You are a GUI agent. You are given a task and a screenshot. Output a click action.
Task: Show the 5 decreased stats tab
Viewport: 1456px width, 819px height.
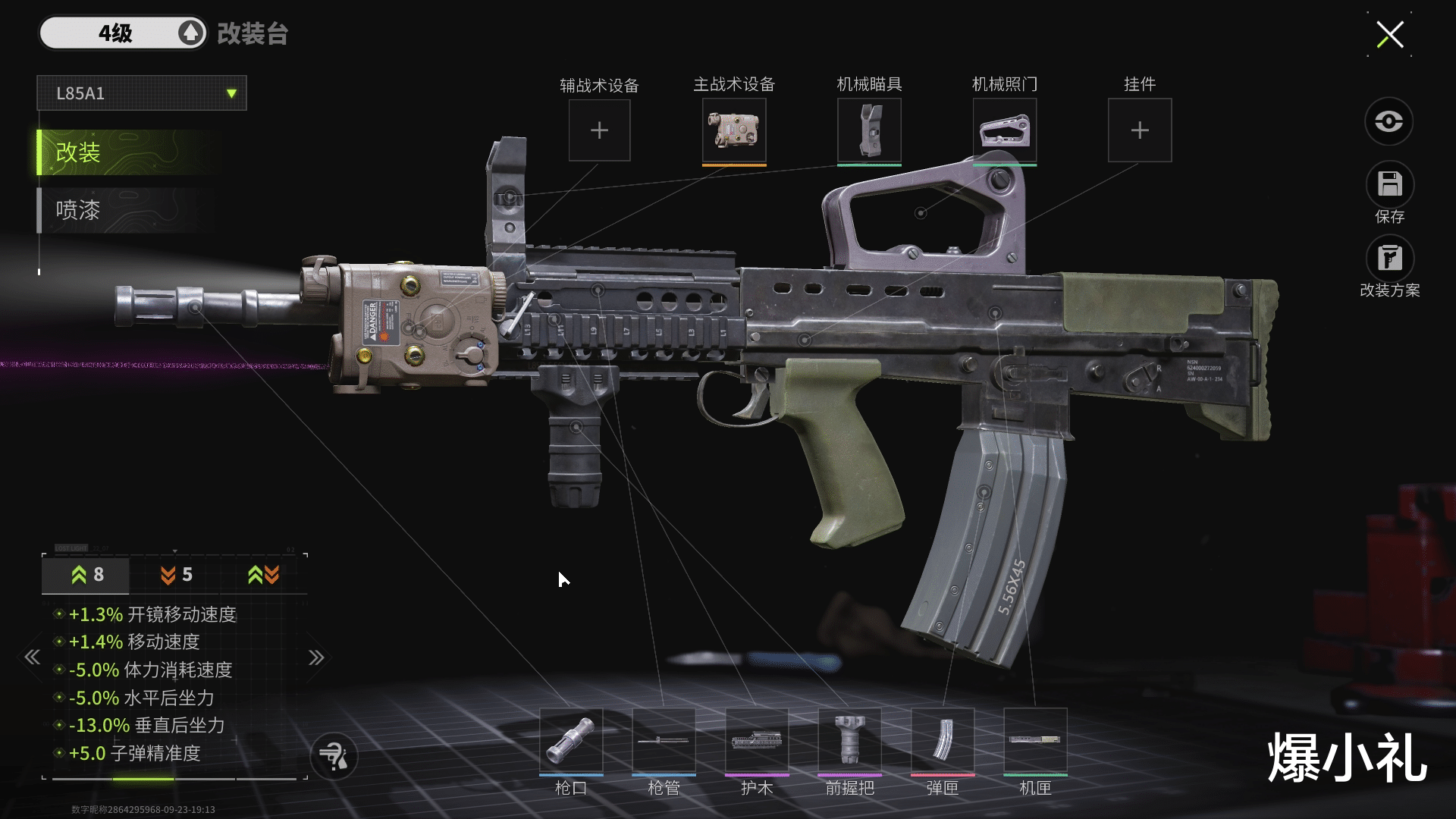click(x=176, y=575)
